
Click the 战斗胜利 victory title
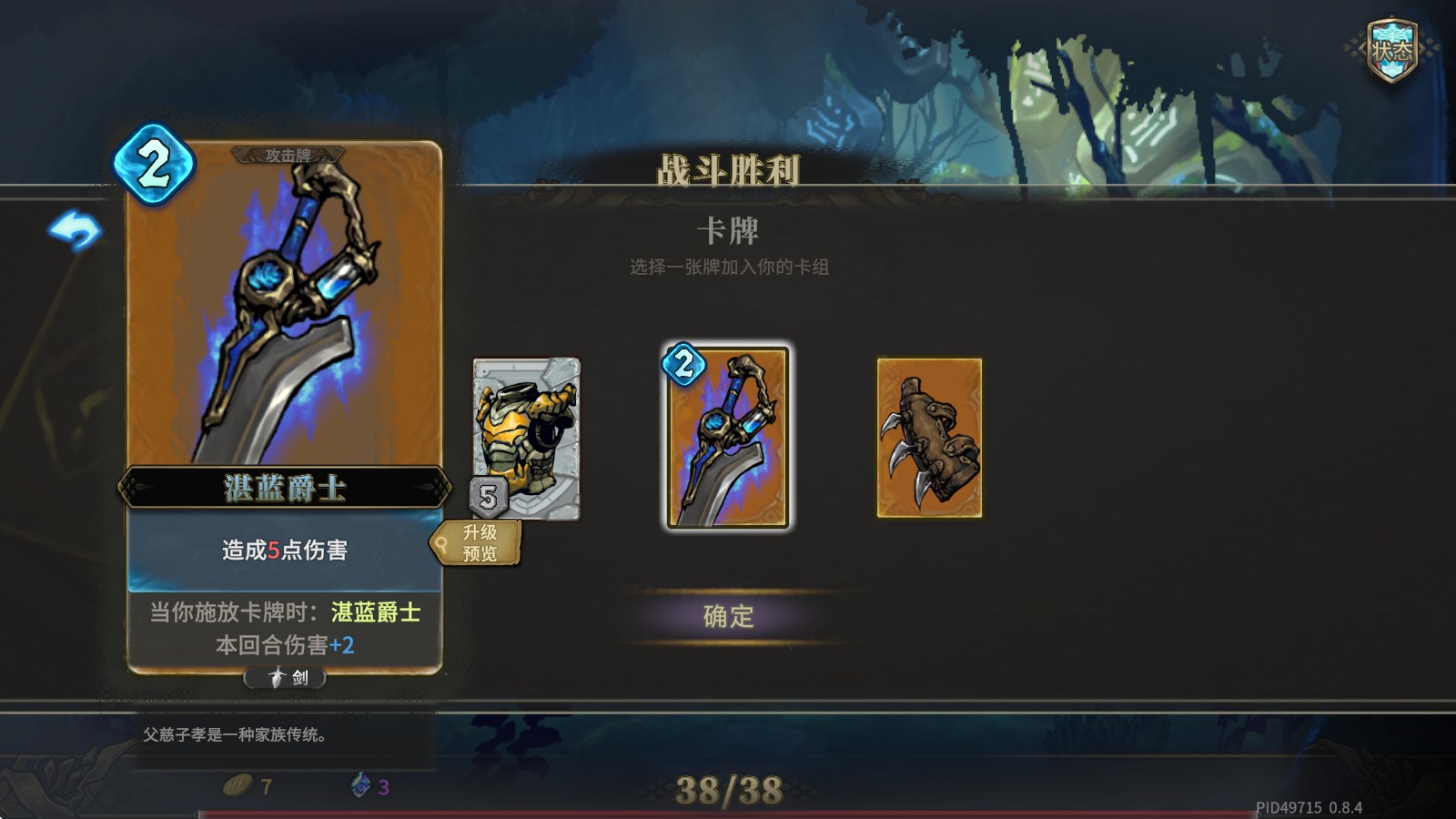[x=729, y=167]
